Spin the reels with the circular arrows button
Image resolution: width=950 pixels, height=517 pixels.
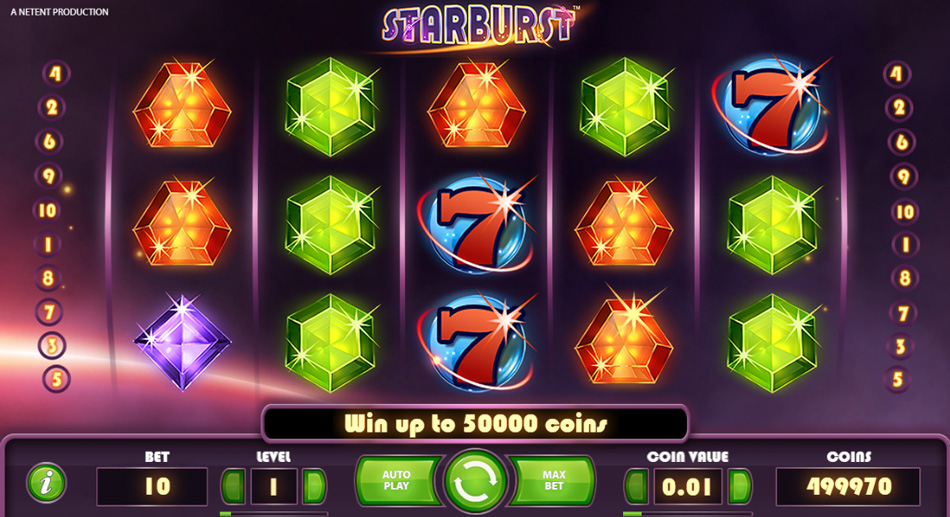[x=476, y=481]
